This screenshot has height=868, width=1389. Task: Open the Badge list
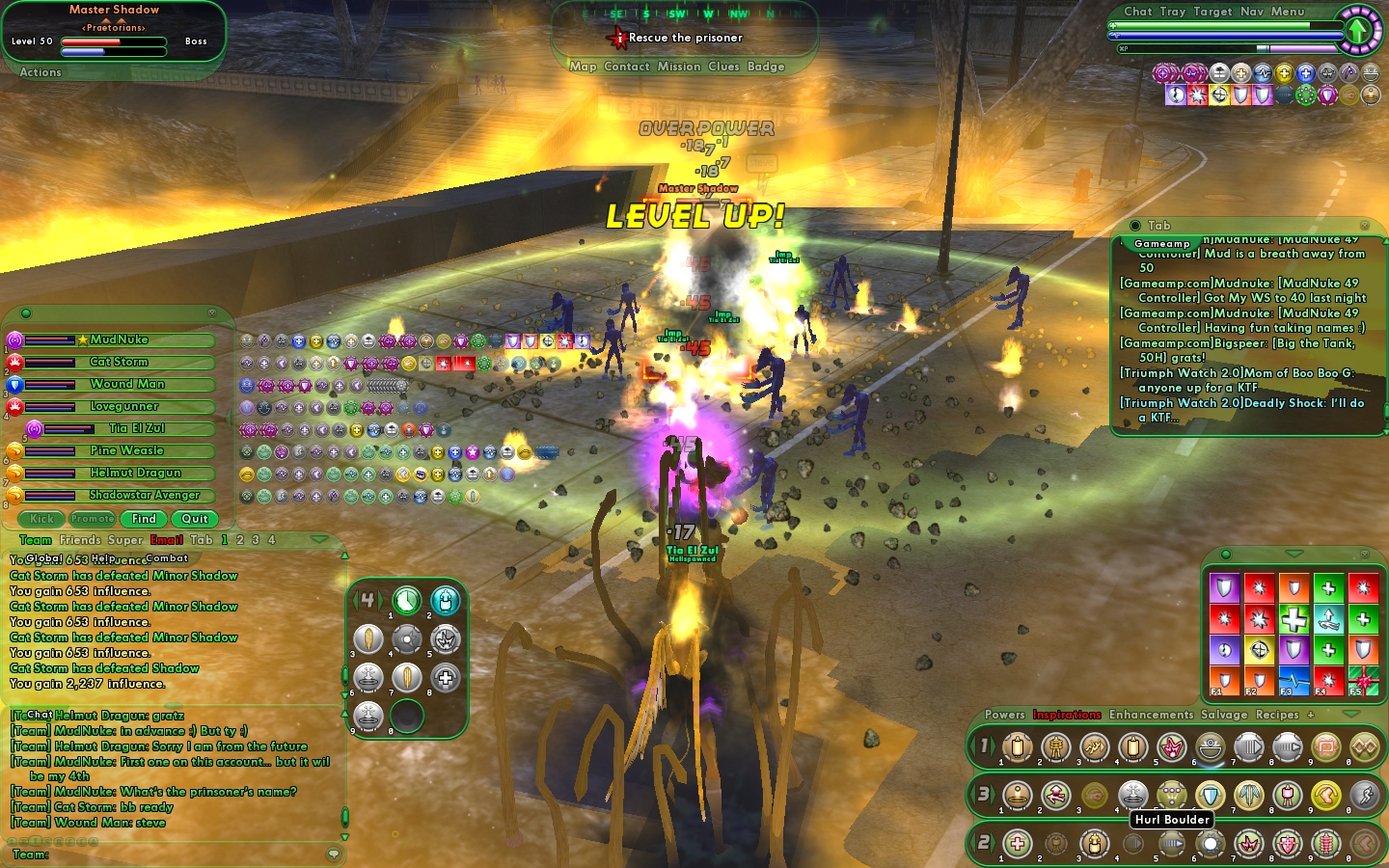click(x=766, y=67)
